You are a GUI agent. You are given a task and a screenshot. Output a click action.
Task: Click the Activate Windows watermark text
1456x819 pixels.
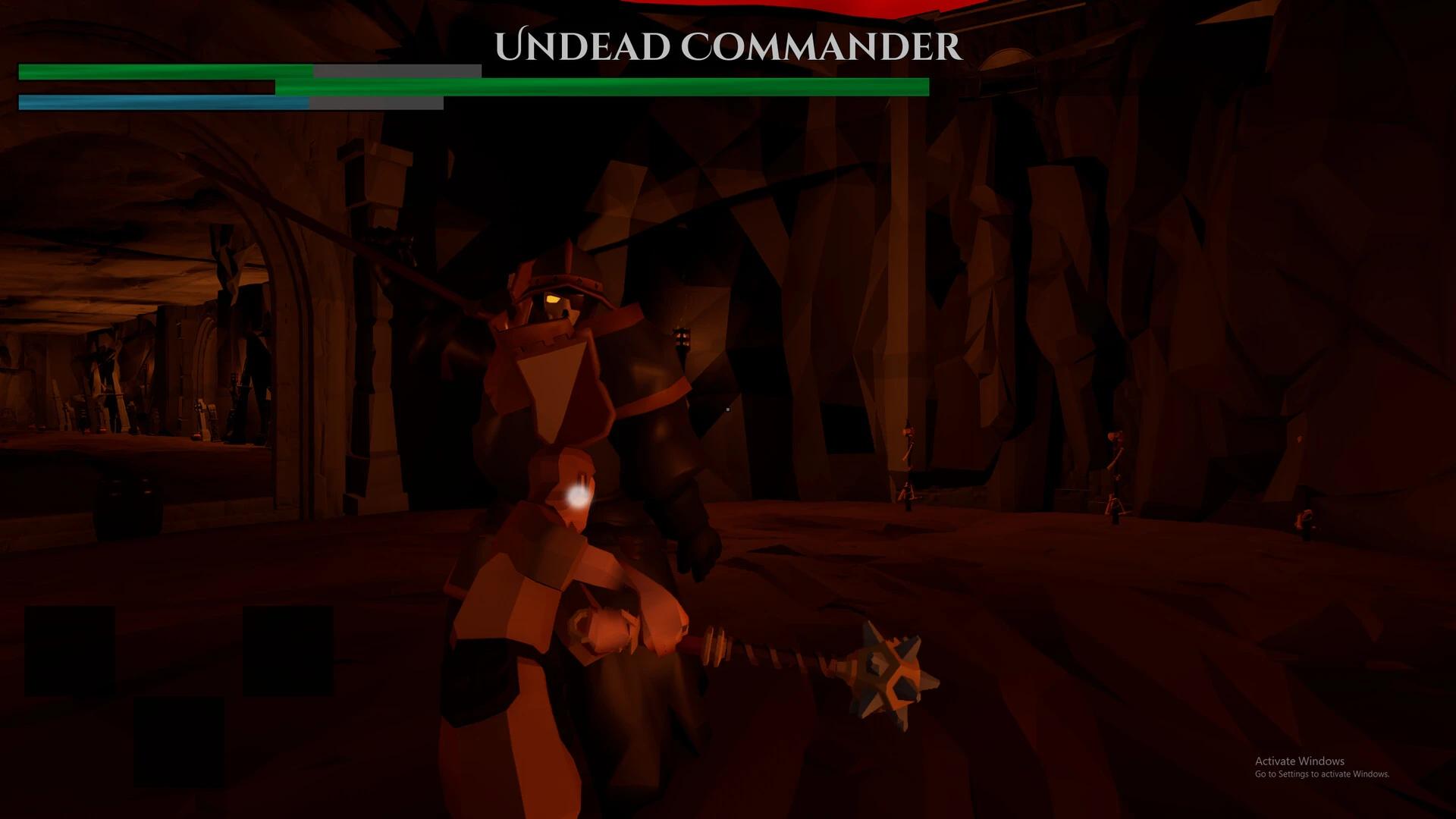[1298, 761]
